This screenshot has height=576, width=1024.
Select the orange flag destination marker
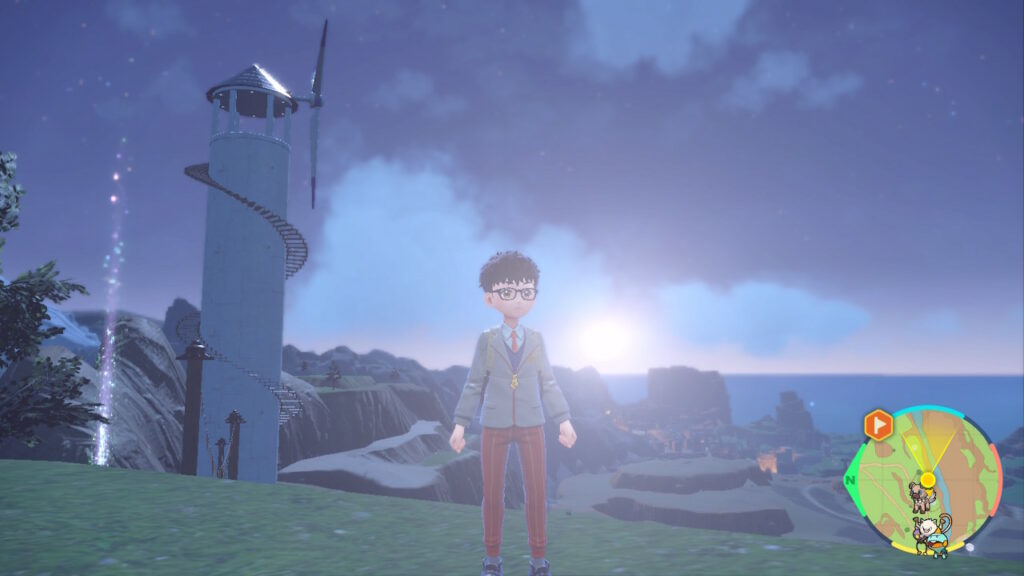pyautogui.click(x=878, y=424)
